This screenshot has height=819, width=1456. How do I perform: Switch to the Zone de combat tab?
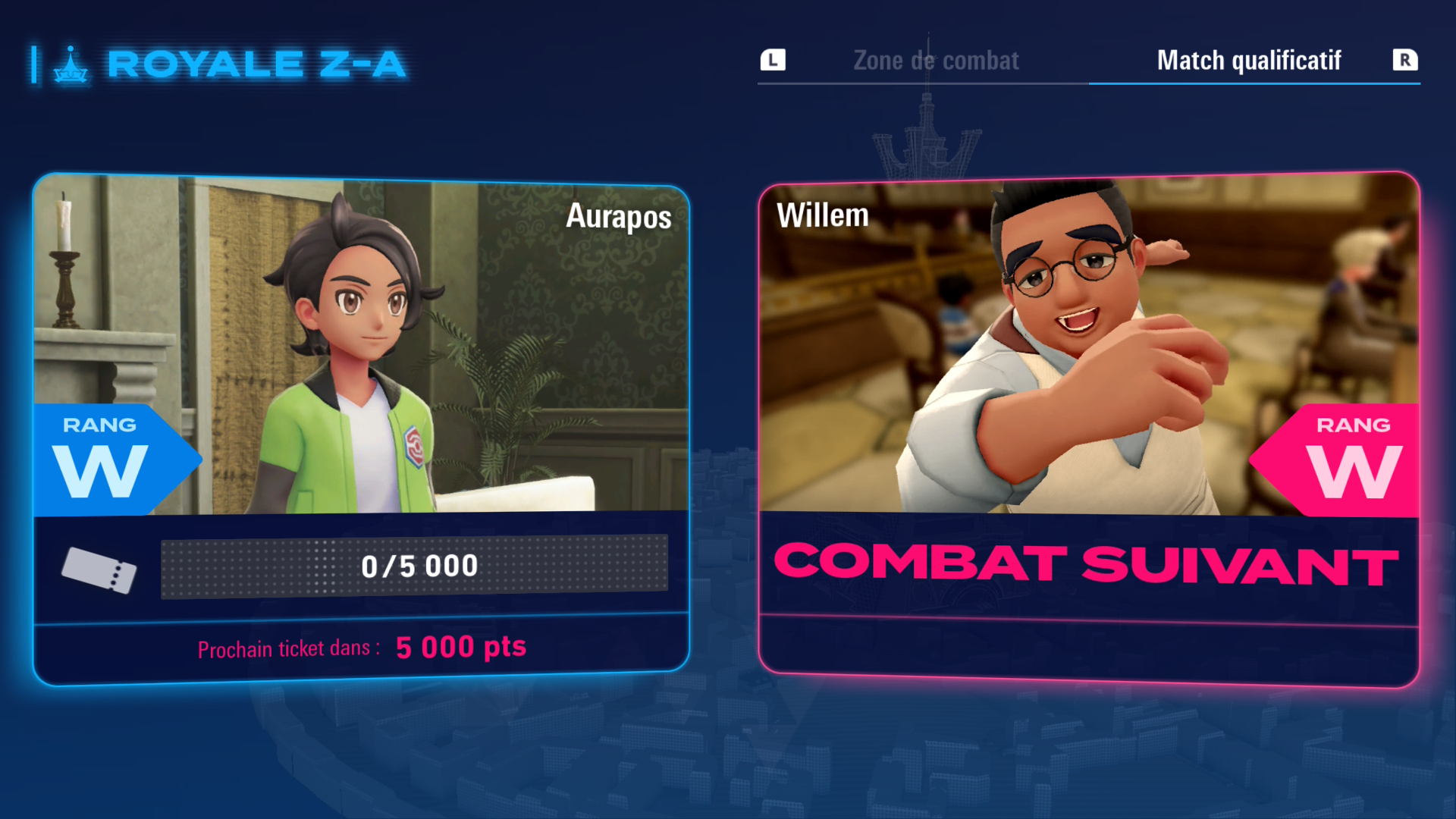tap(936, 61)
